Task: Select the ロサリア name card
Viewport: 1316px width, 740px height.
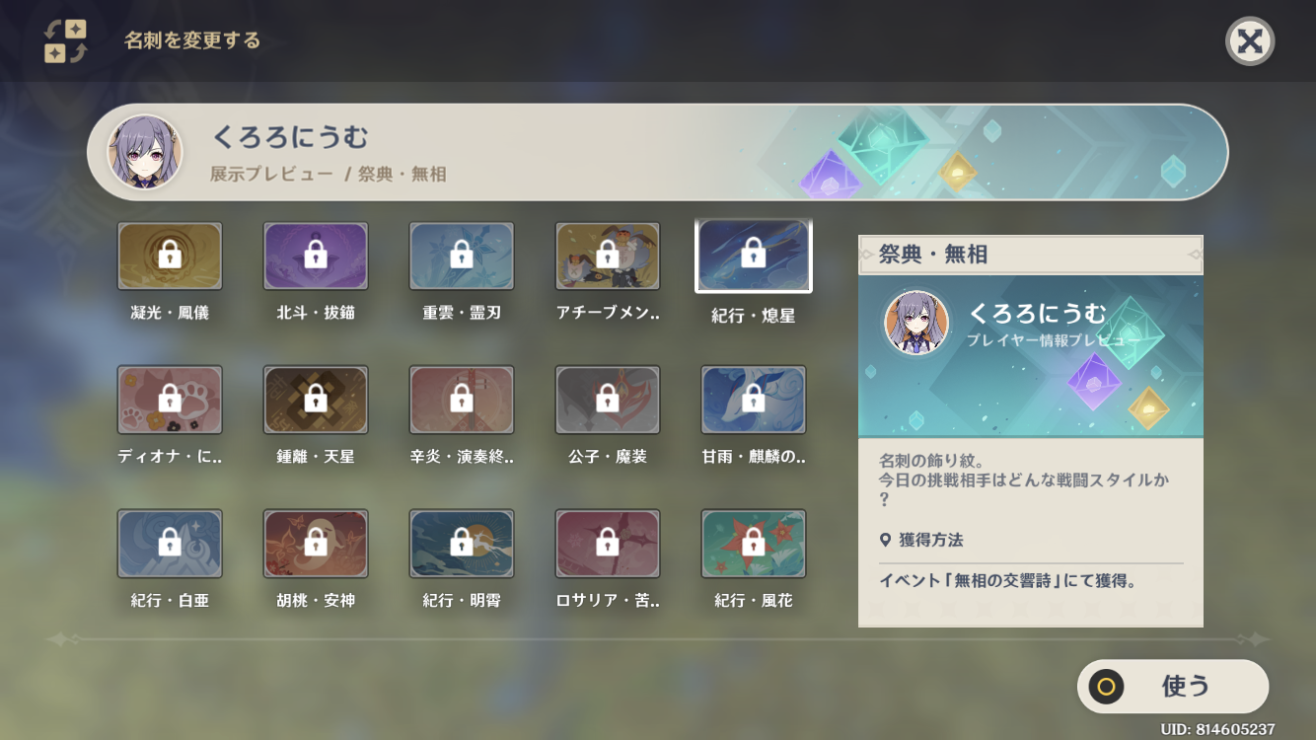Action: click(607, 544)
